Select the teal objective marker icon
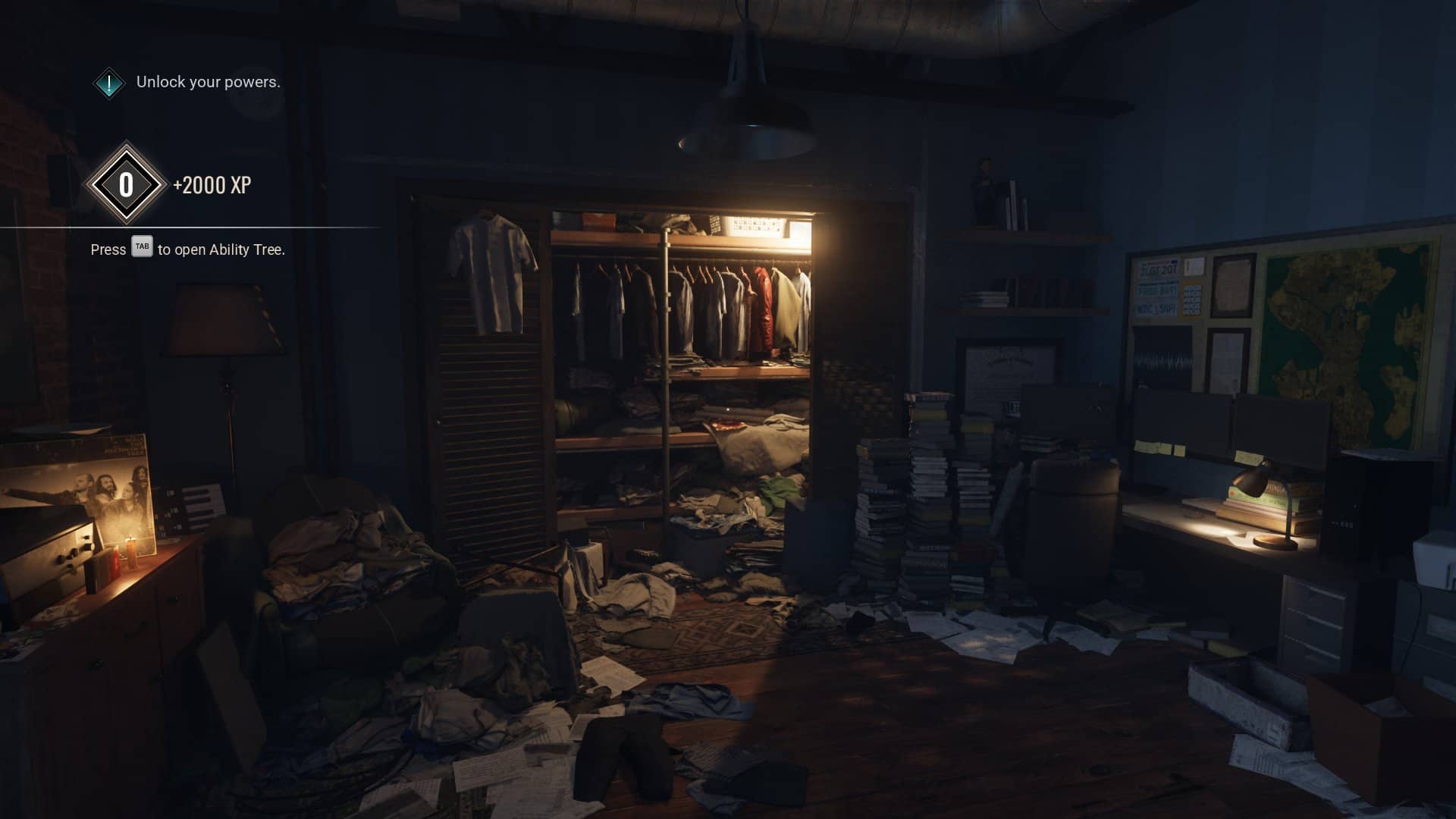The width and height of the screenshot is (1456, 819). click(109, 83)
